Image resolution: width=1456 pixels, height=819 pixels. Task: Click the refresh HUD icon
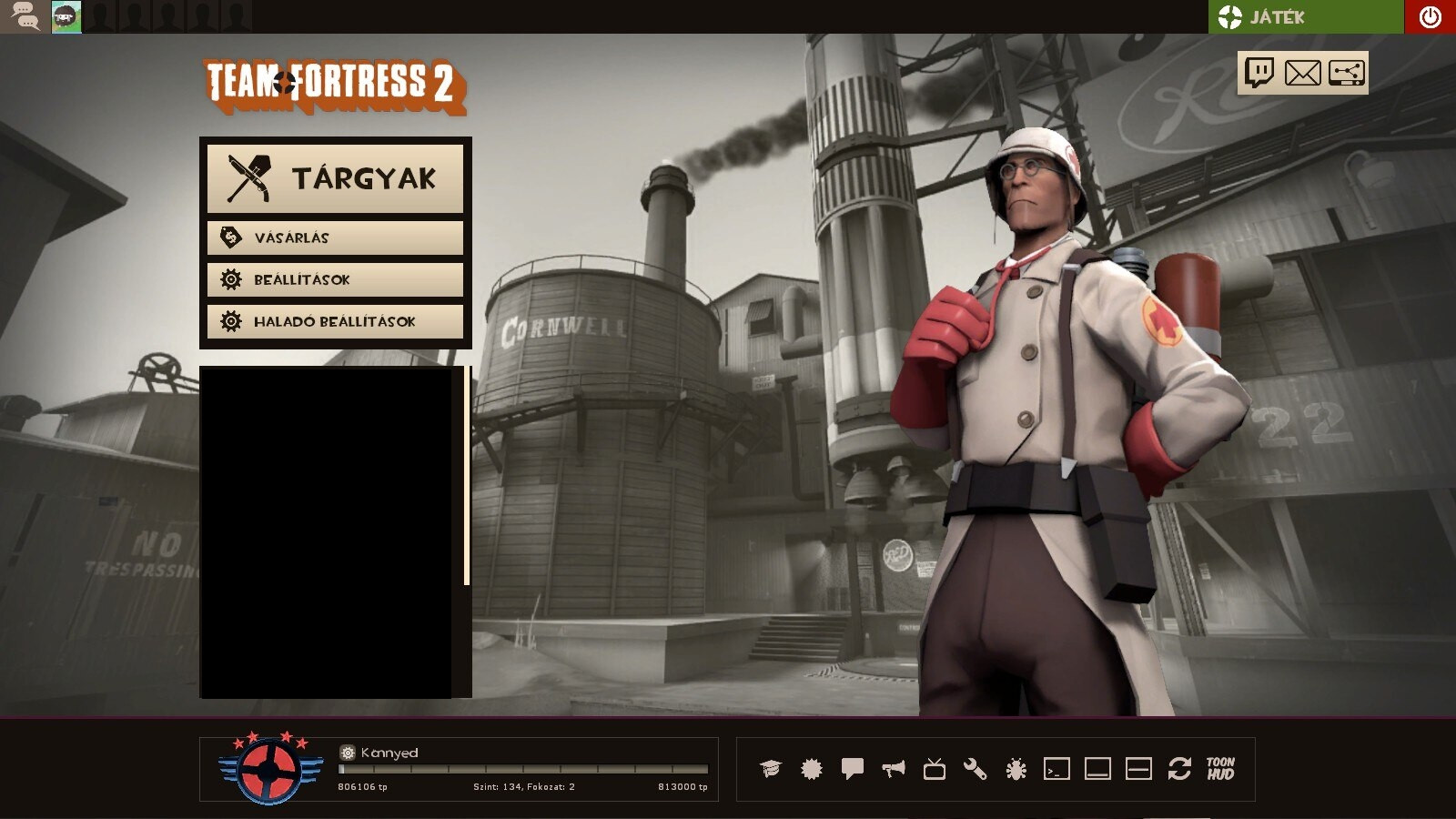pos(1180,770)
